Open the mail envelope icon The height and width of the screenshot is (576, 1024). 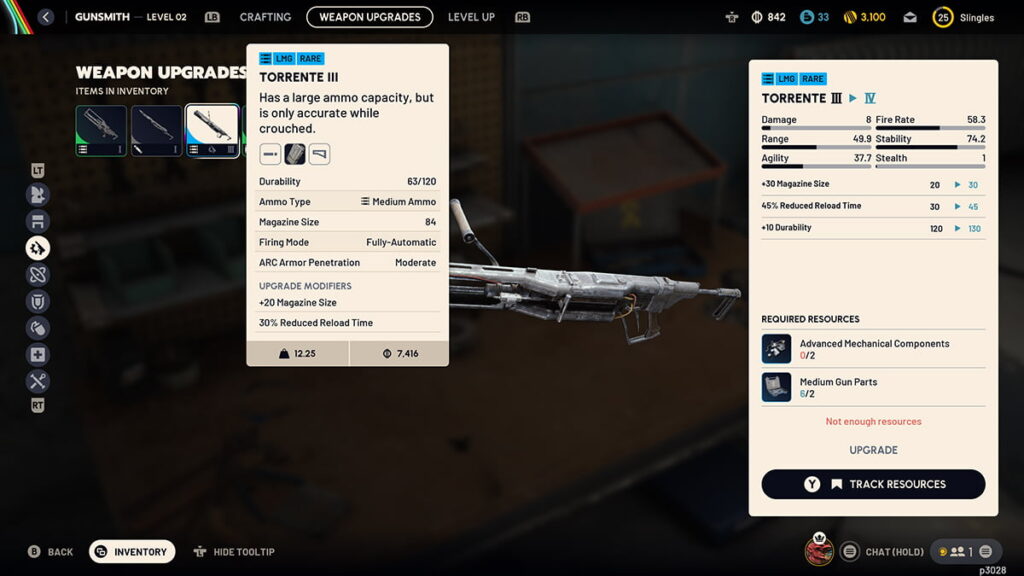point(910,17)
